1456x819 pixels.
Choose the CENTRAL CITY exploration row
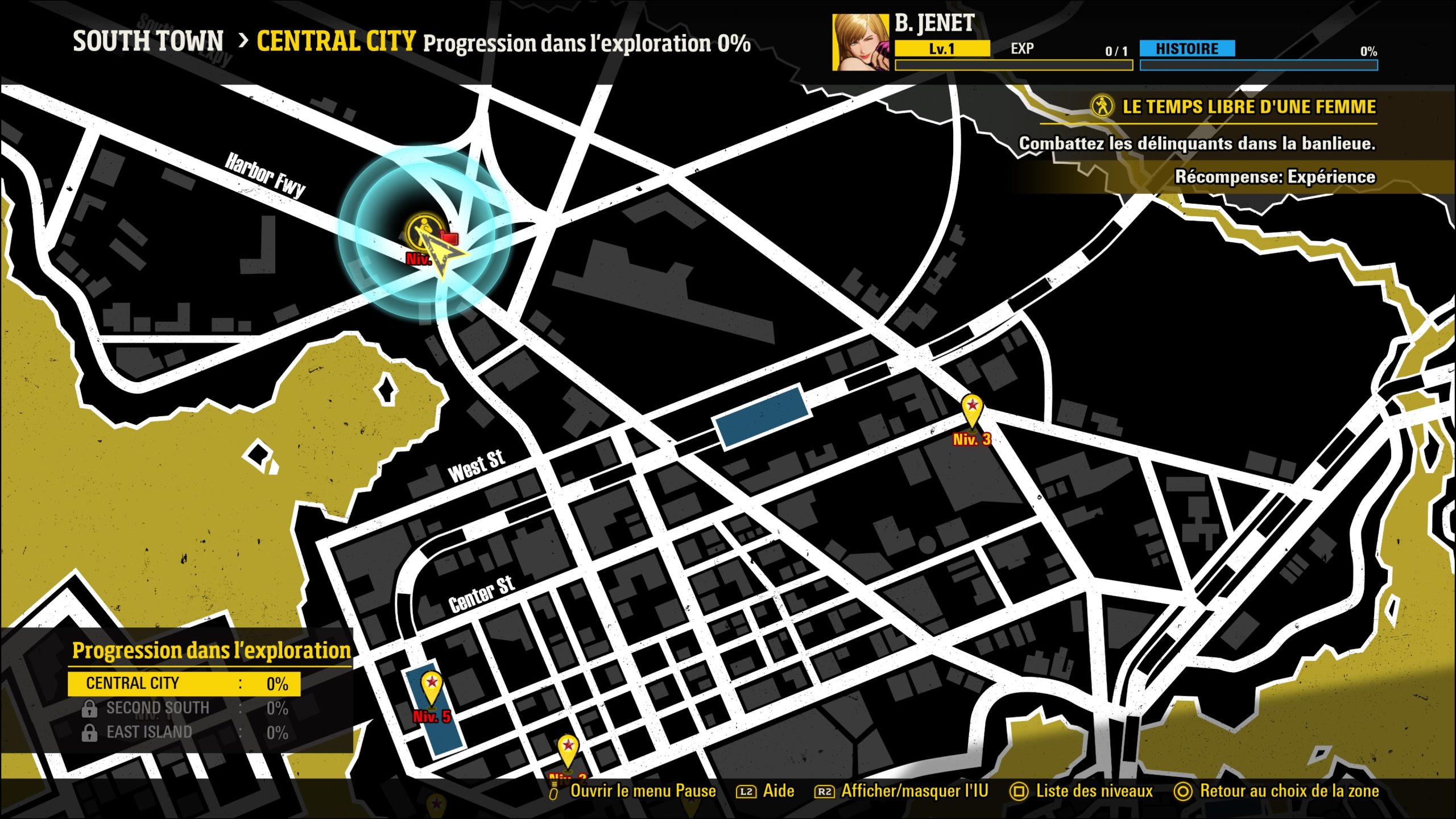click(x=184, y=684)
